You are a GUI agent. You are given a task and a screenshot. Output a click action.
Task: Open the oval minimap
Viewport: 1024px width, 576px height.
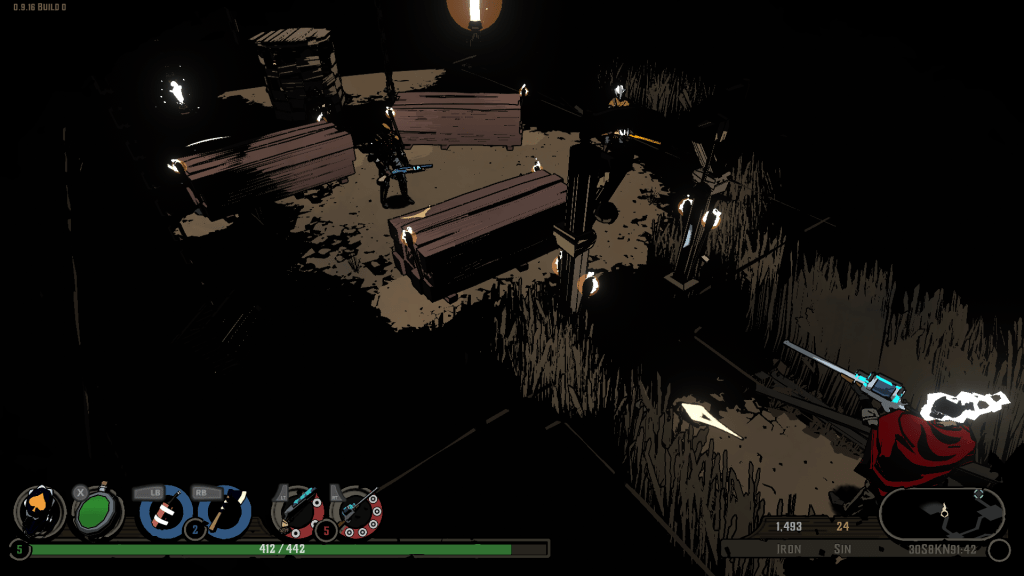click(x=941, y=514)
